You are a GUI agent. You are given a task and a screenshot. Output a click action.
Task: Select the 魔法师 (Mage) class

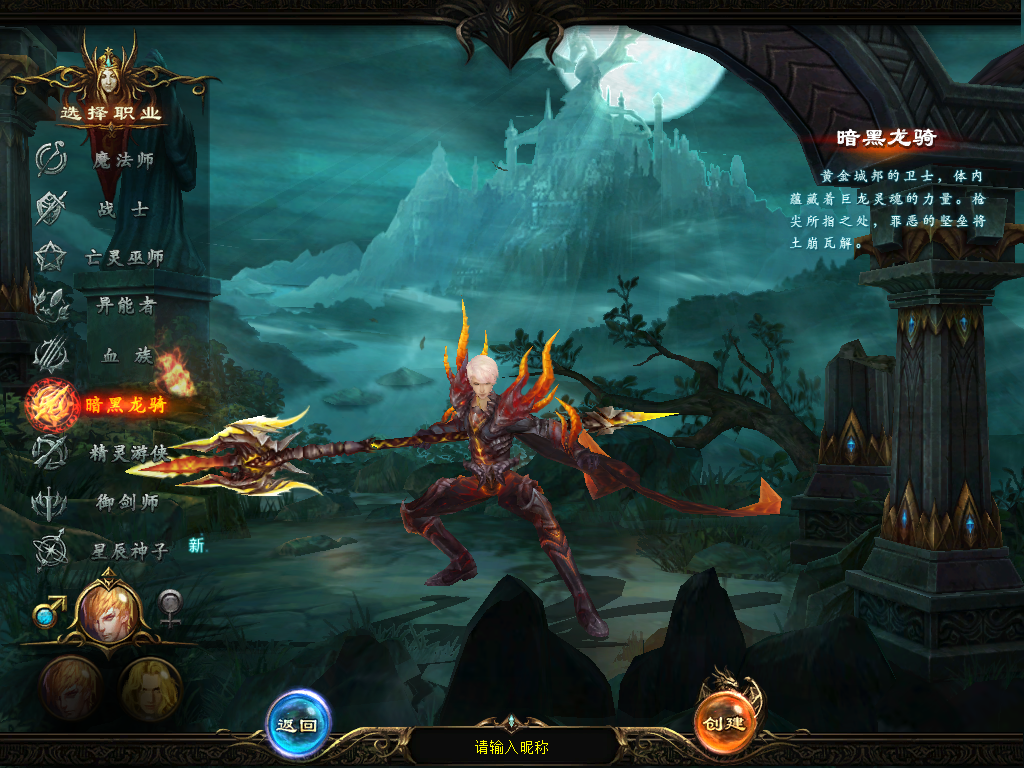[x=122, y=160]
